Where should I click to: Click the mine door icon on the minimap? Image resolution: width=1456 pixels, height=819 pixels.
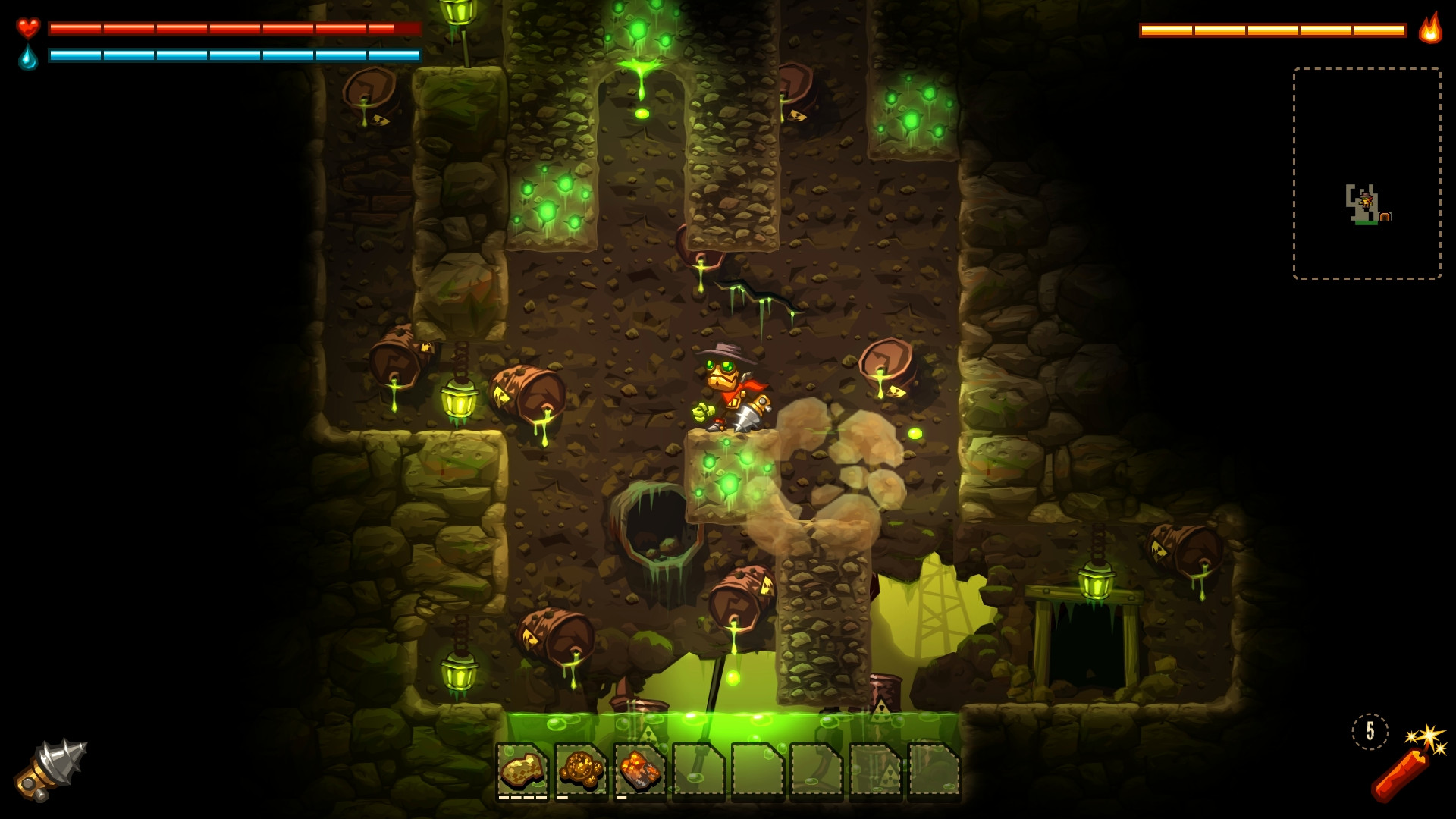[x=1386, y=216]
